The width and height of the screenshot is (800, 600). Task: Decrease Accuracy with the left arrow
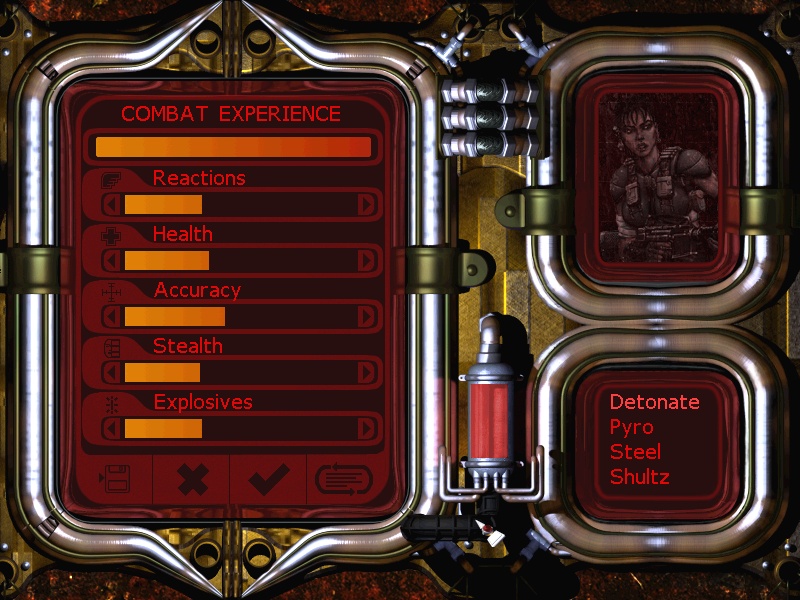pos(113,317)
